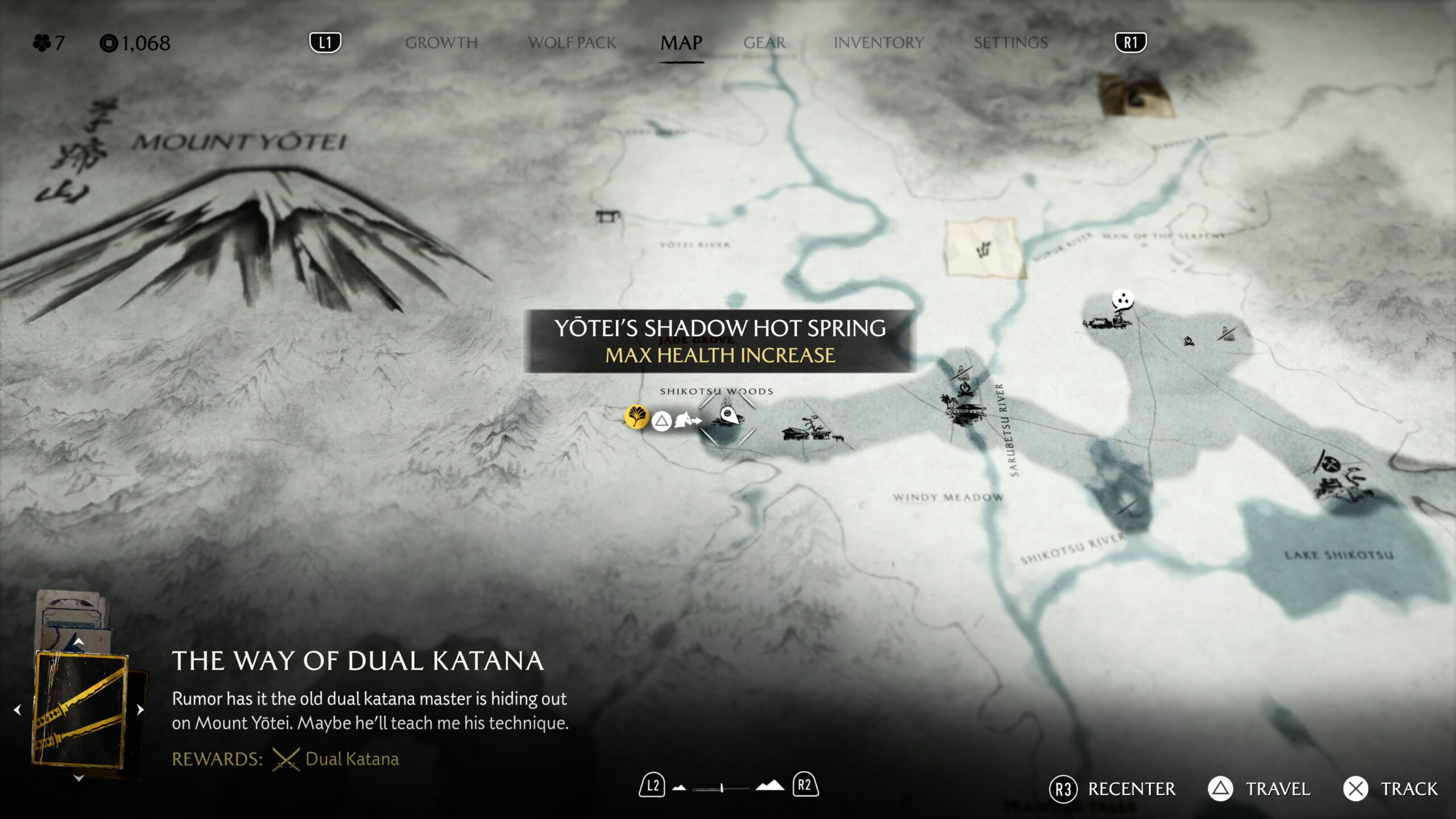Go to the Gear tab

[764, 43]
